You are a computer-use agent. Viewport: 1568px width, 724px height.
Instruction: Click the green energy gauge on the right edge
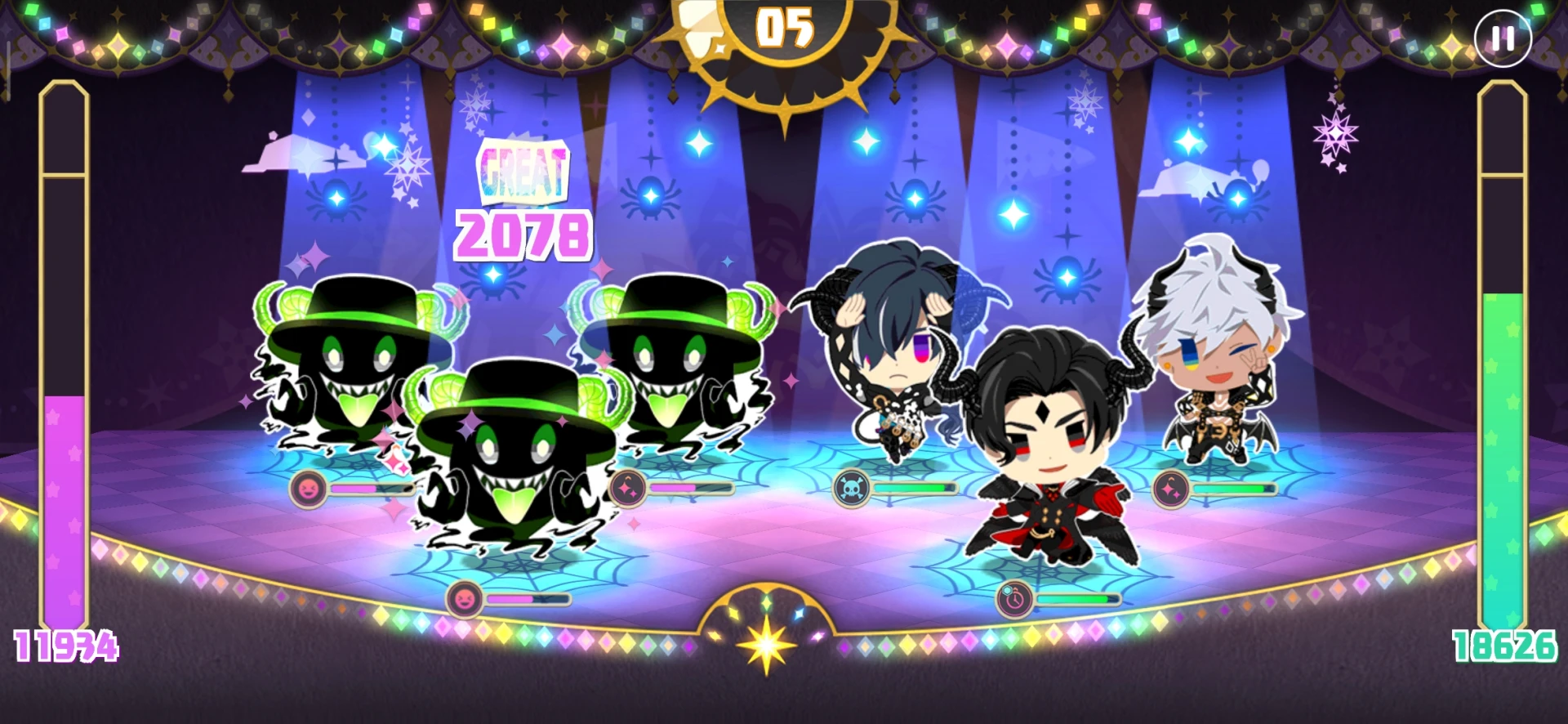1503,368
